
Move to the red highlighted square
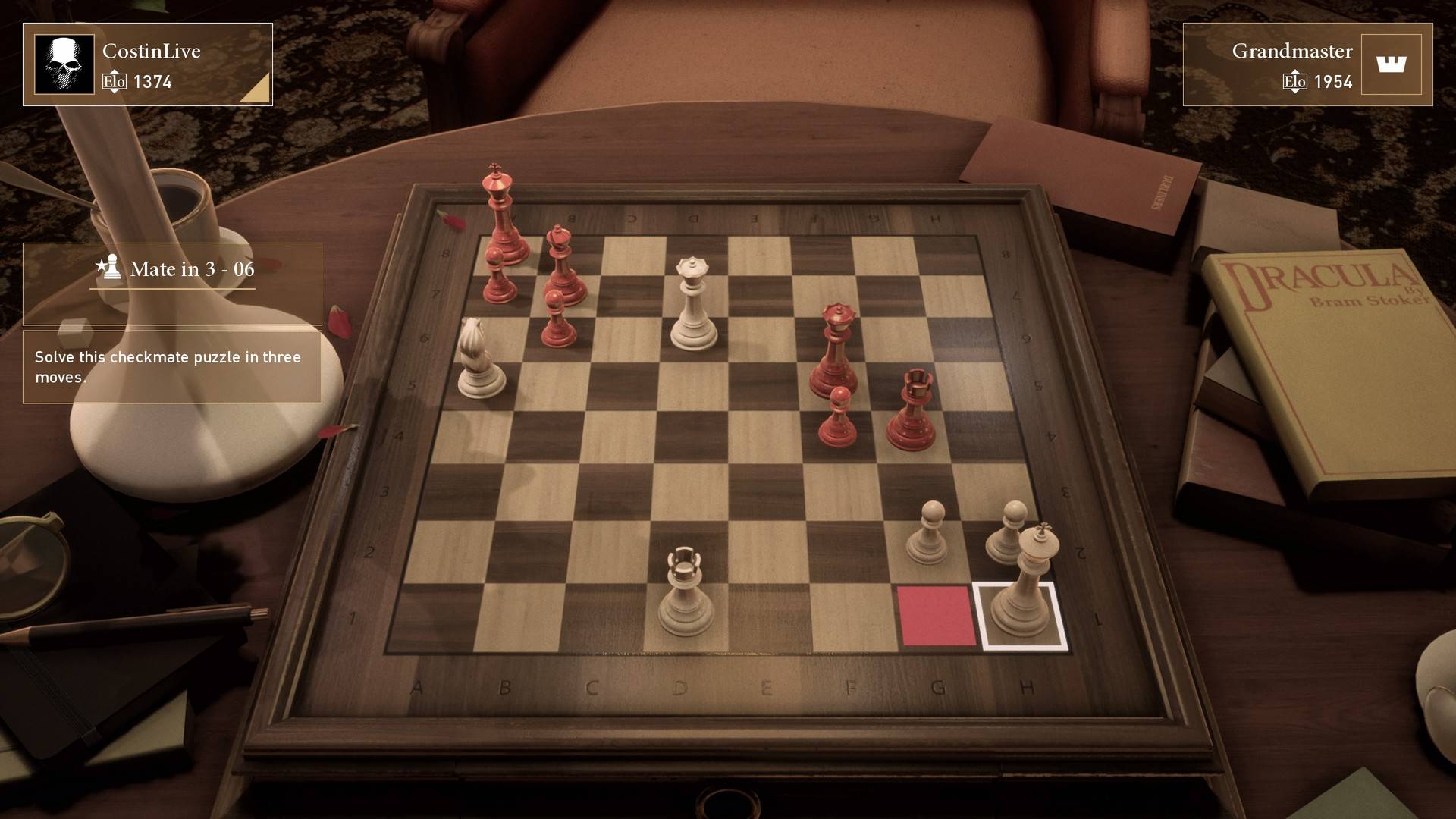pyautogui.click(x=937, y=616)
